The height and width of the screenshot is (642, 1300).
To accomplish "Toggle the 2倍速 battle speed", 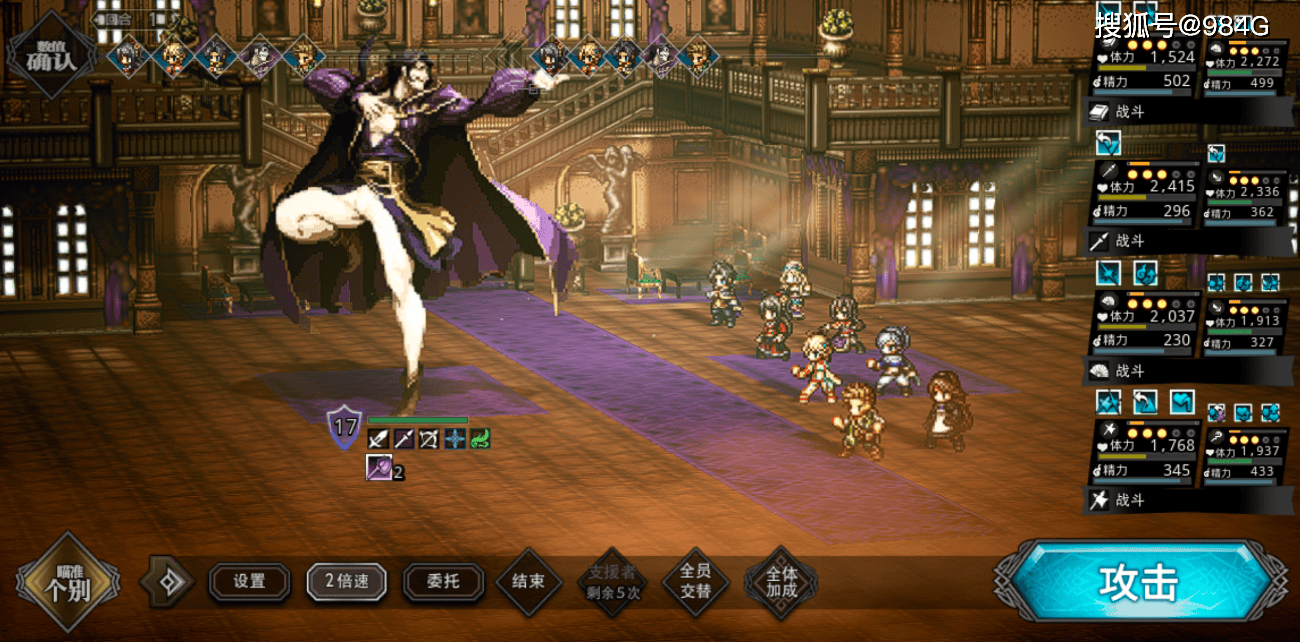I will [x=346, y=582].
